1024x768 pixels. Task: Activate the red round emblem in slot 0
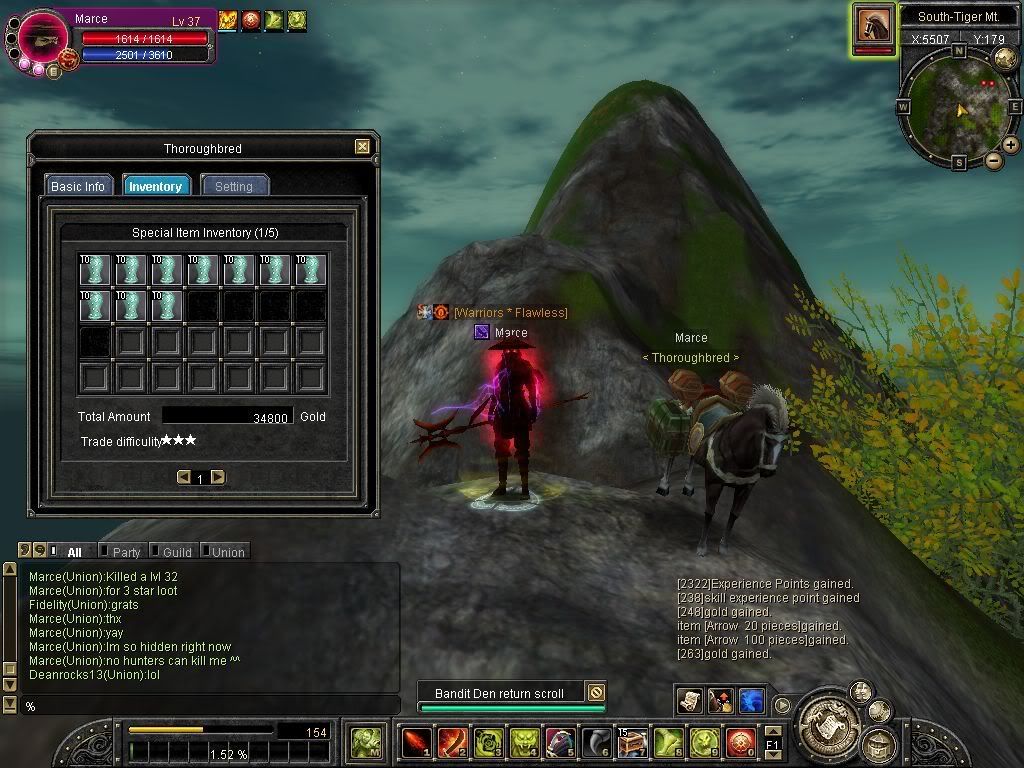point(740,742)
